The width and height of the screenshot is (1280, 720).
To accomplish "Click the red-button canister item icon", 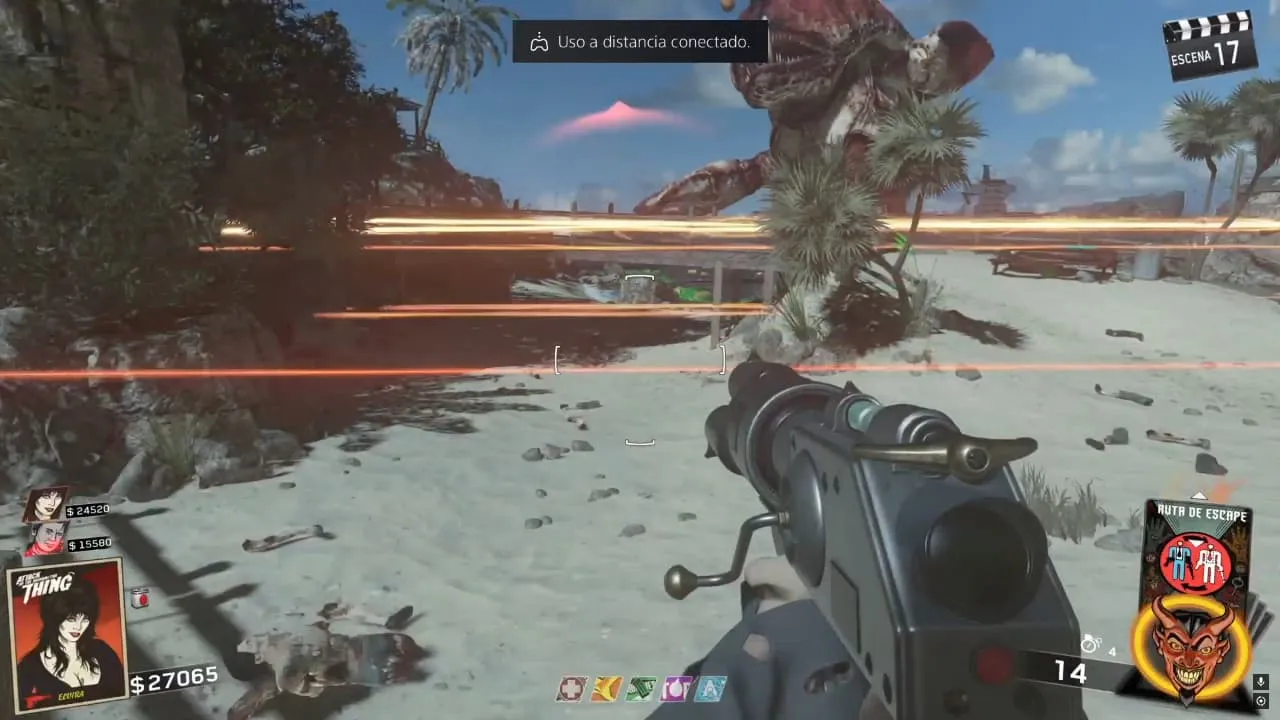I will pos(139,597).
